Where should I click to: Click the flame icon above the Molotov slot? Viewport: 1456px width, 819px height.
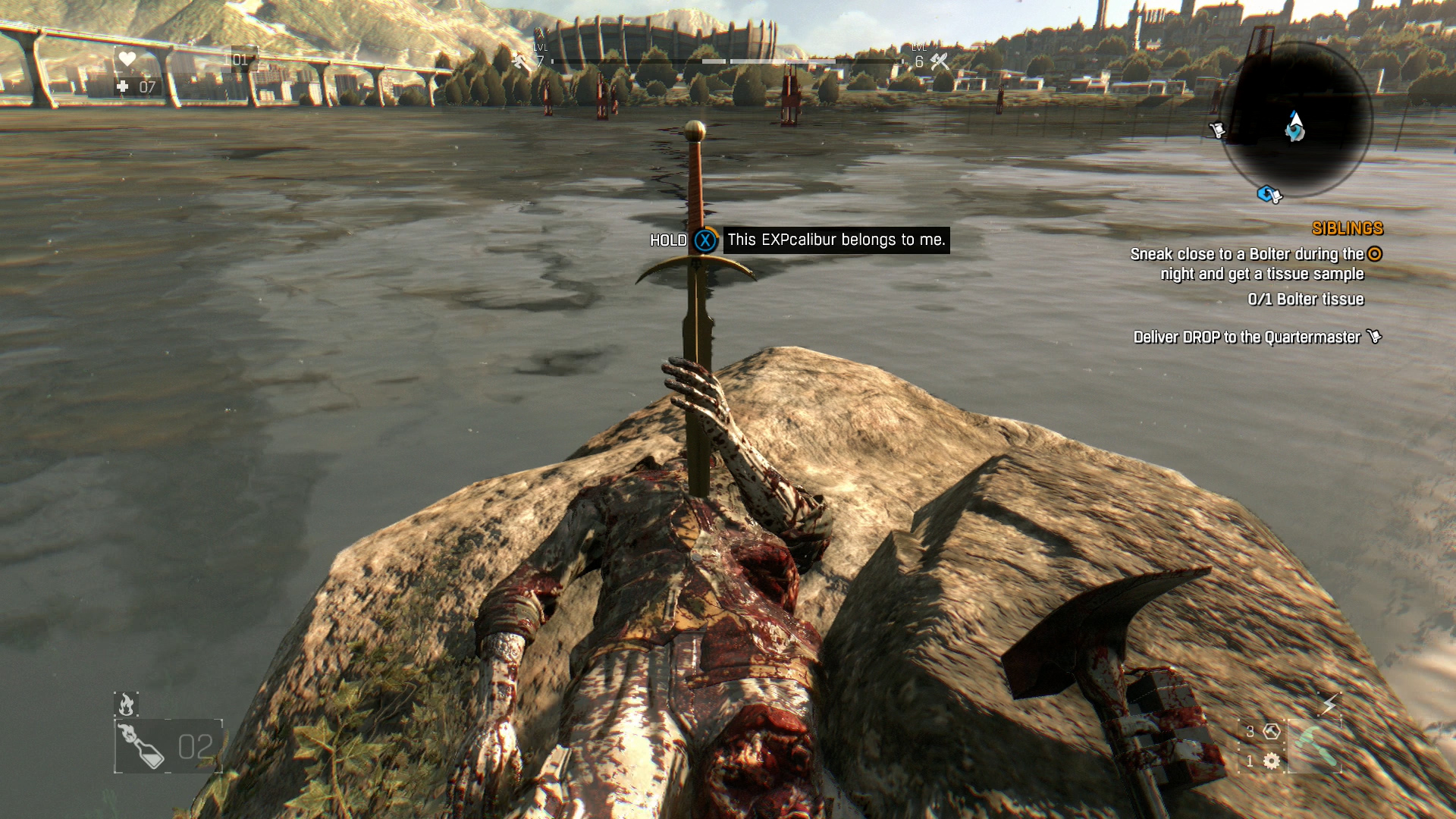[126, 704]
